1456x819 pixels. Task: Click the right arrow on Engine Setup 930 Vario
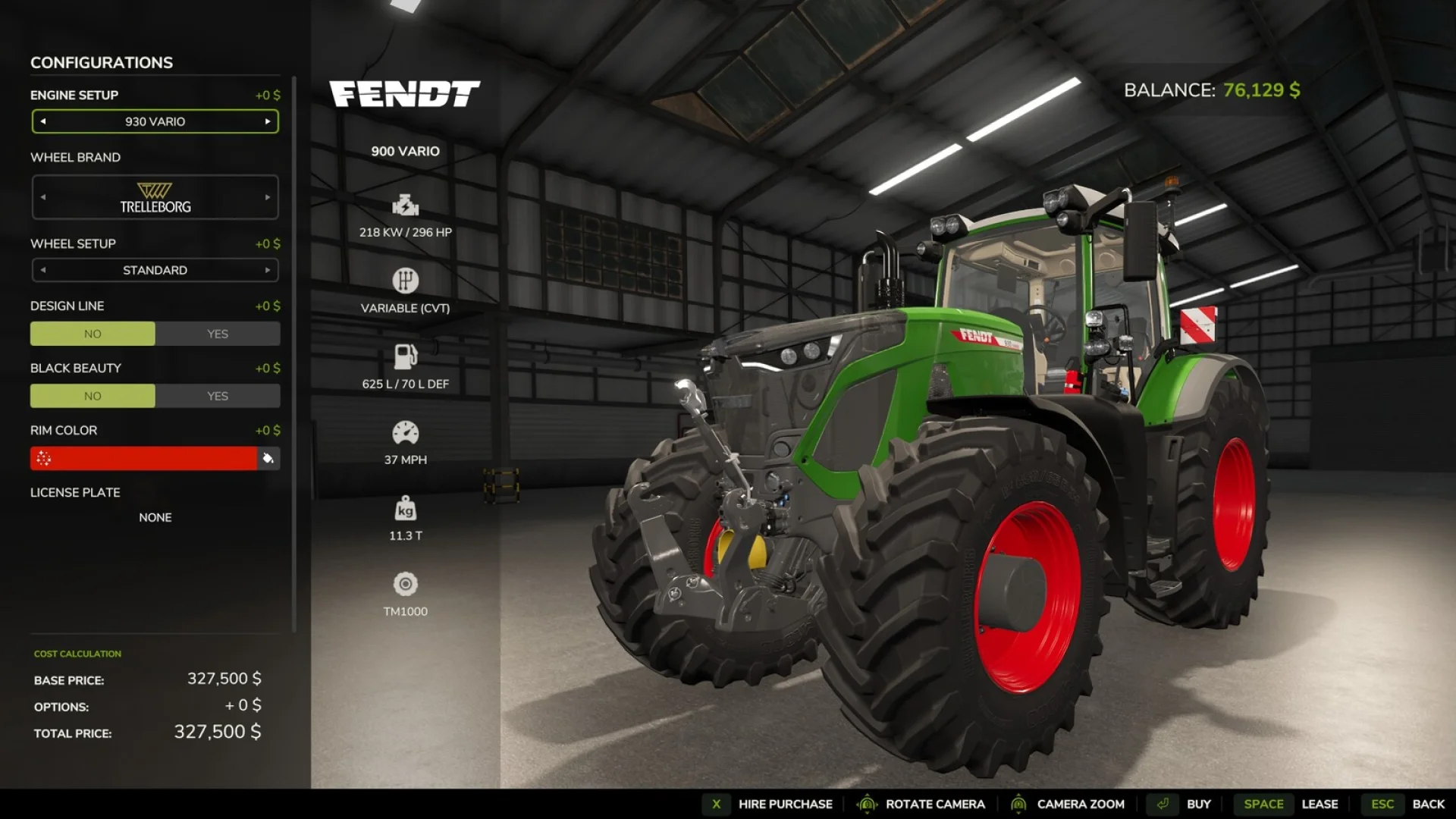point(268,121)
